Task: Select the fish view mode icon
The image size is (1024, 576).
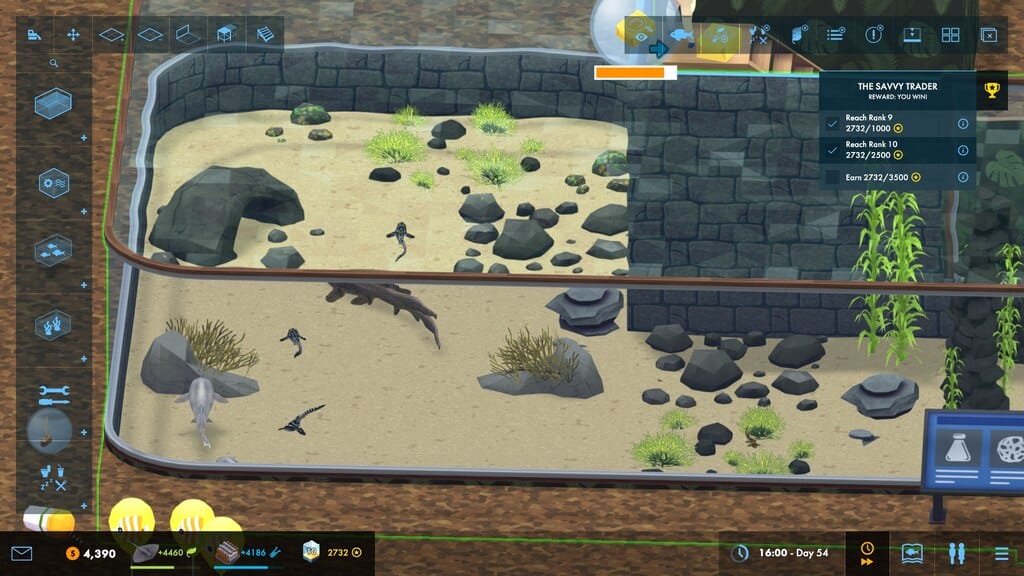Action: click(680, 36)
